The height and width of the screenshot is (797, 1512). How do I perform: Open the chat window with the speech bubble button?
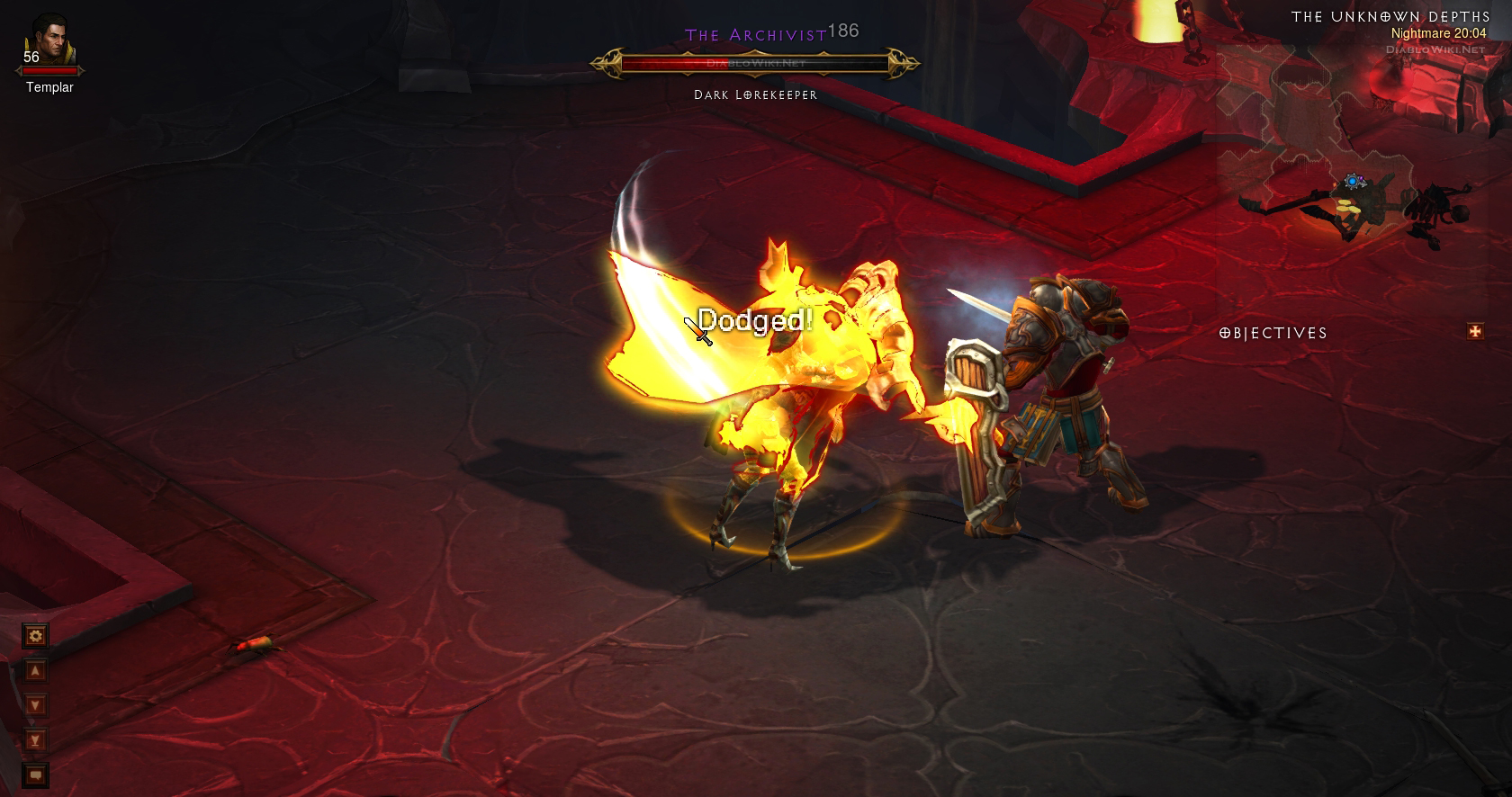tap(36, 775)
